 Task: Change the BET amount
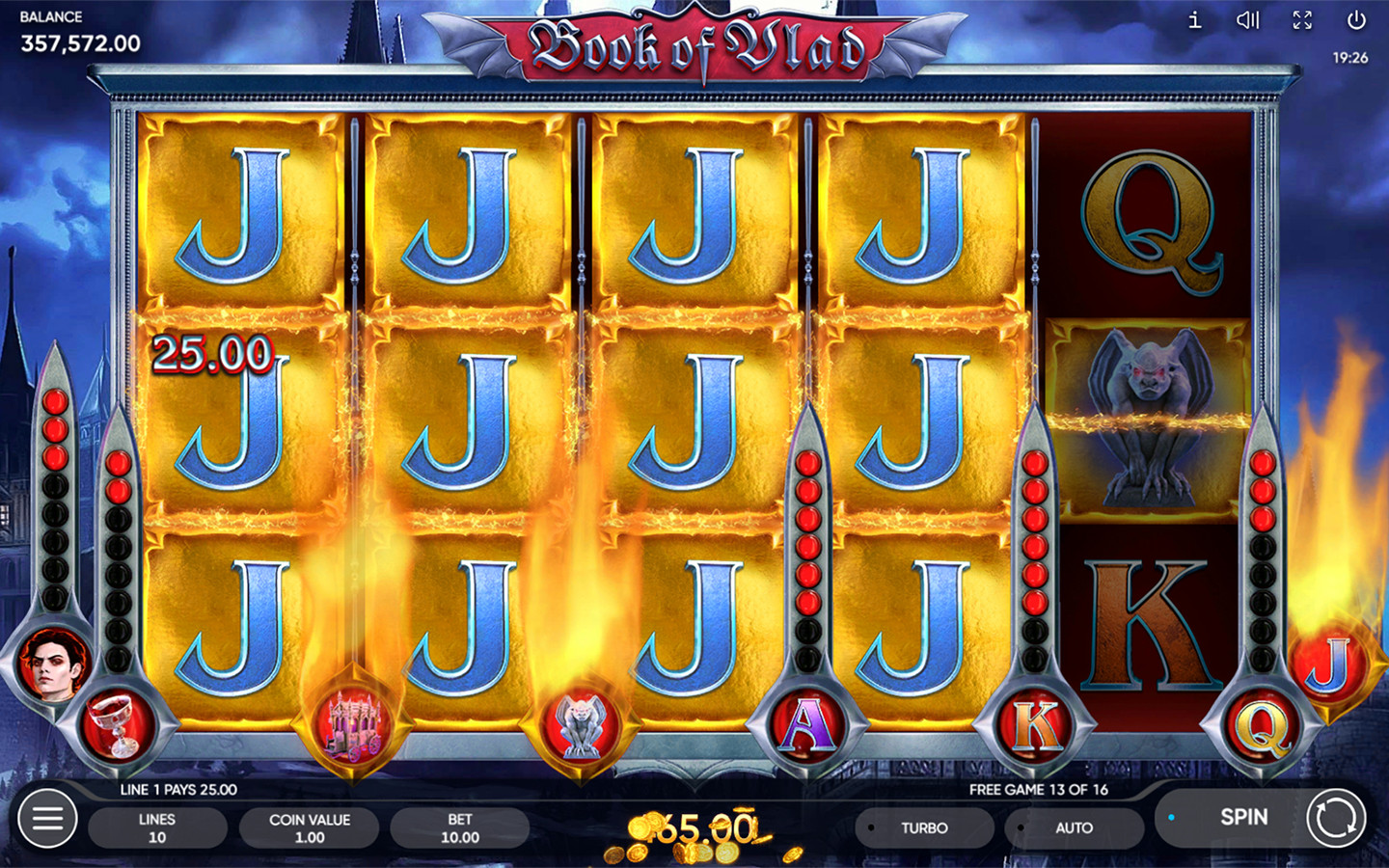(459, 827)
